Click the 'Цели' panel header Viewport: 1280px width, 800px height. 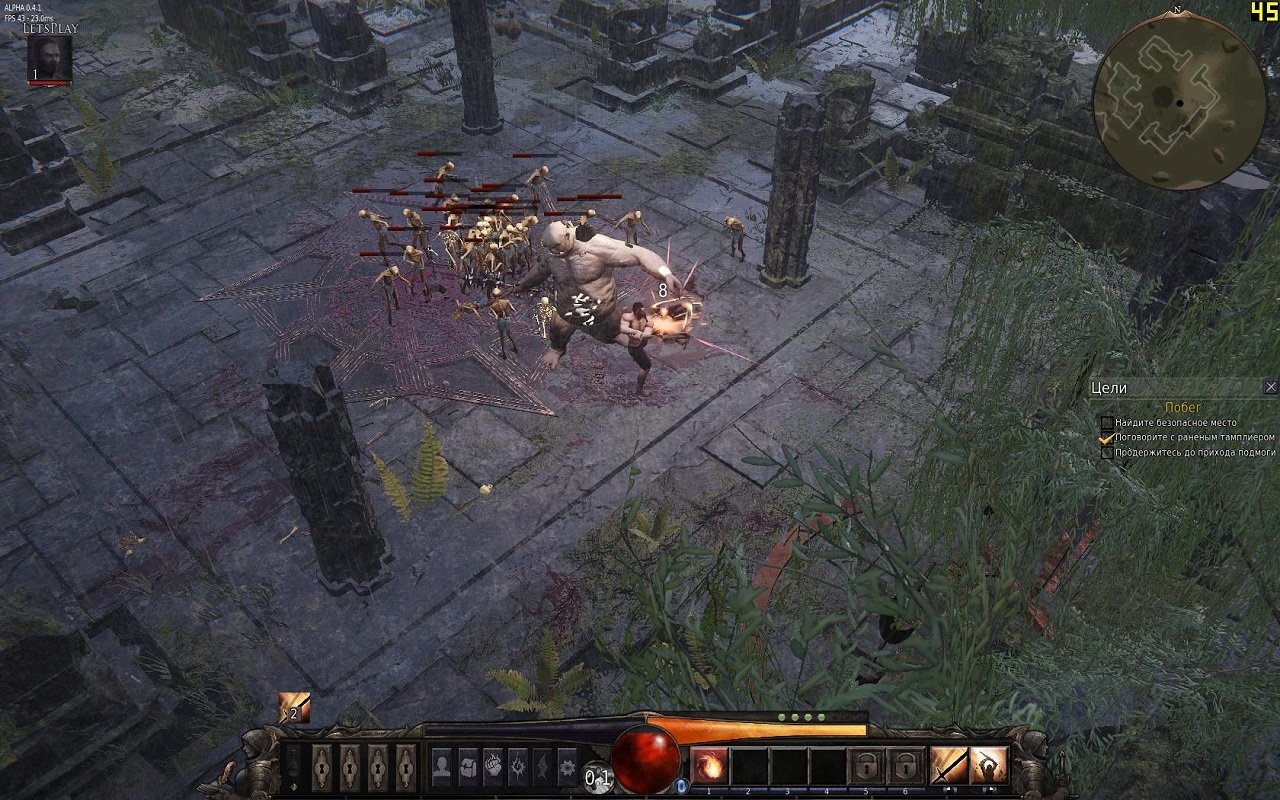pos(1110,387)
